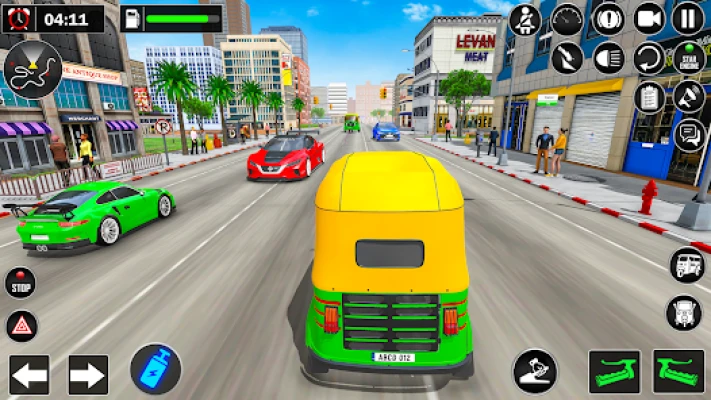The image size is (711, 400).
Task: Turn on the headlights
Action: (x=608, y=57)
